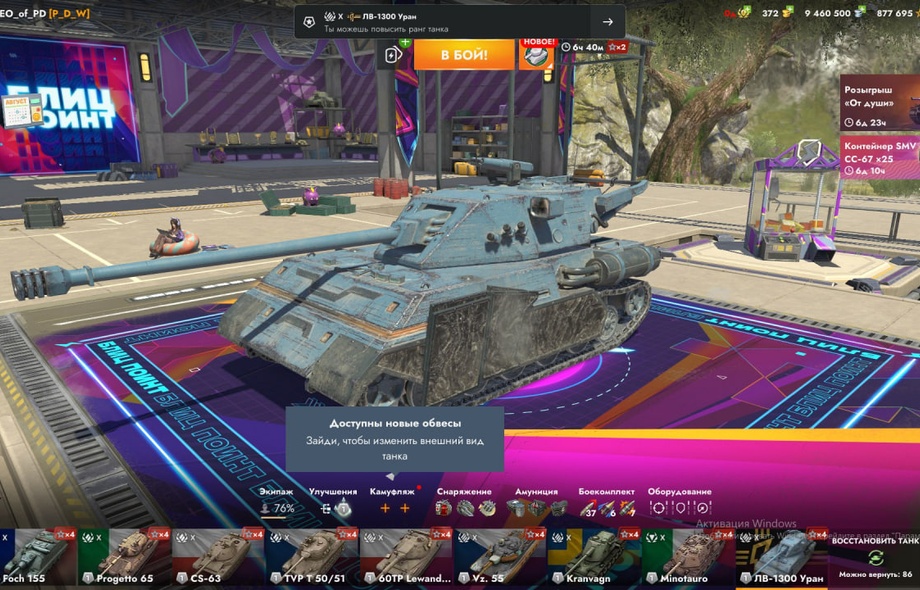
Task: Select the Progetto 65 tank
Action: pyautogui.click(x=125, y=557)
